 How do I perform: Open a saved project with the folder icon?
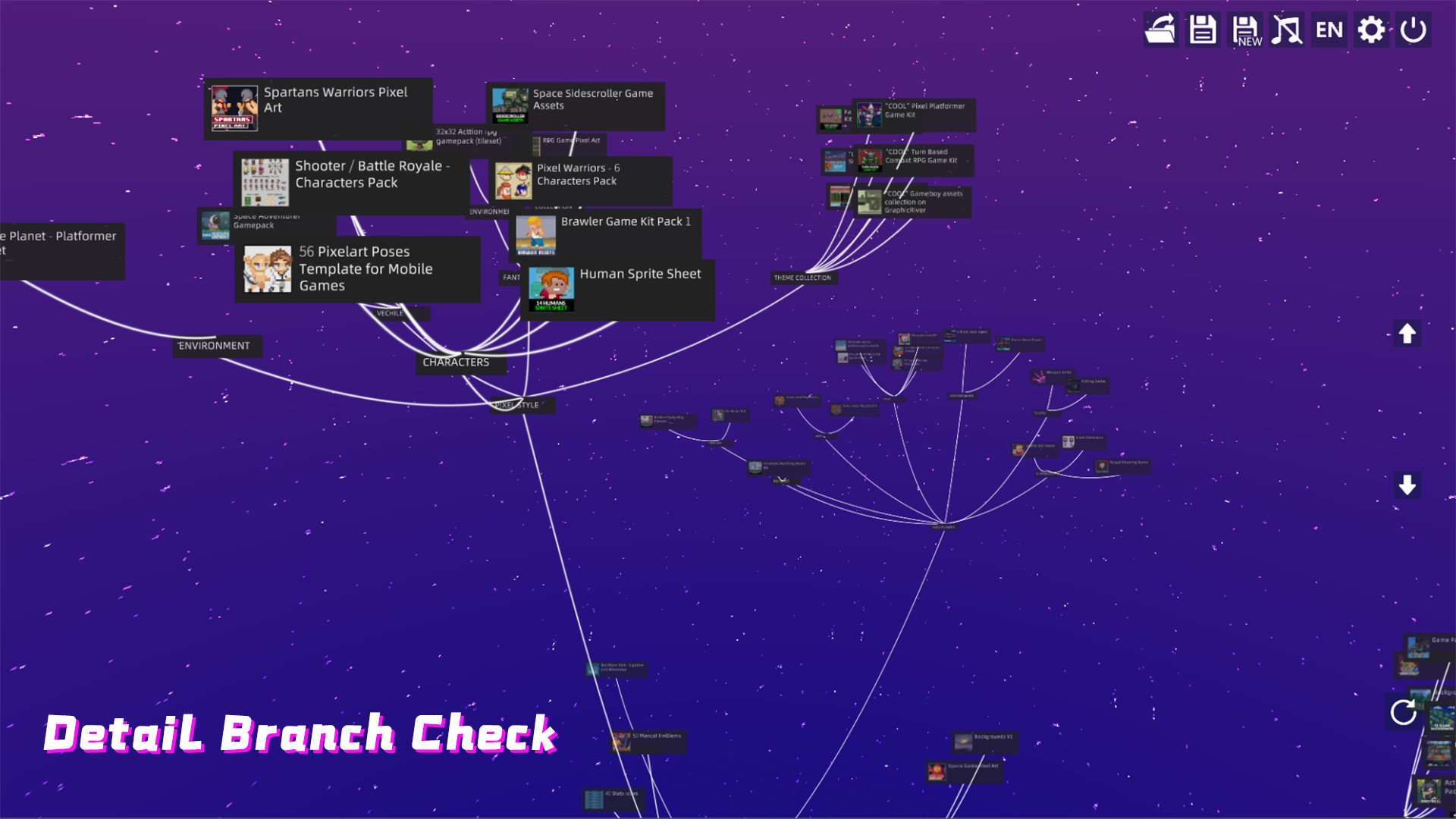click(1160, 30)
